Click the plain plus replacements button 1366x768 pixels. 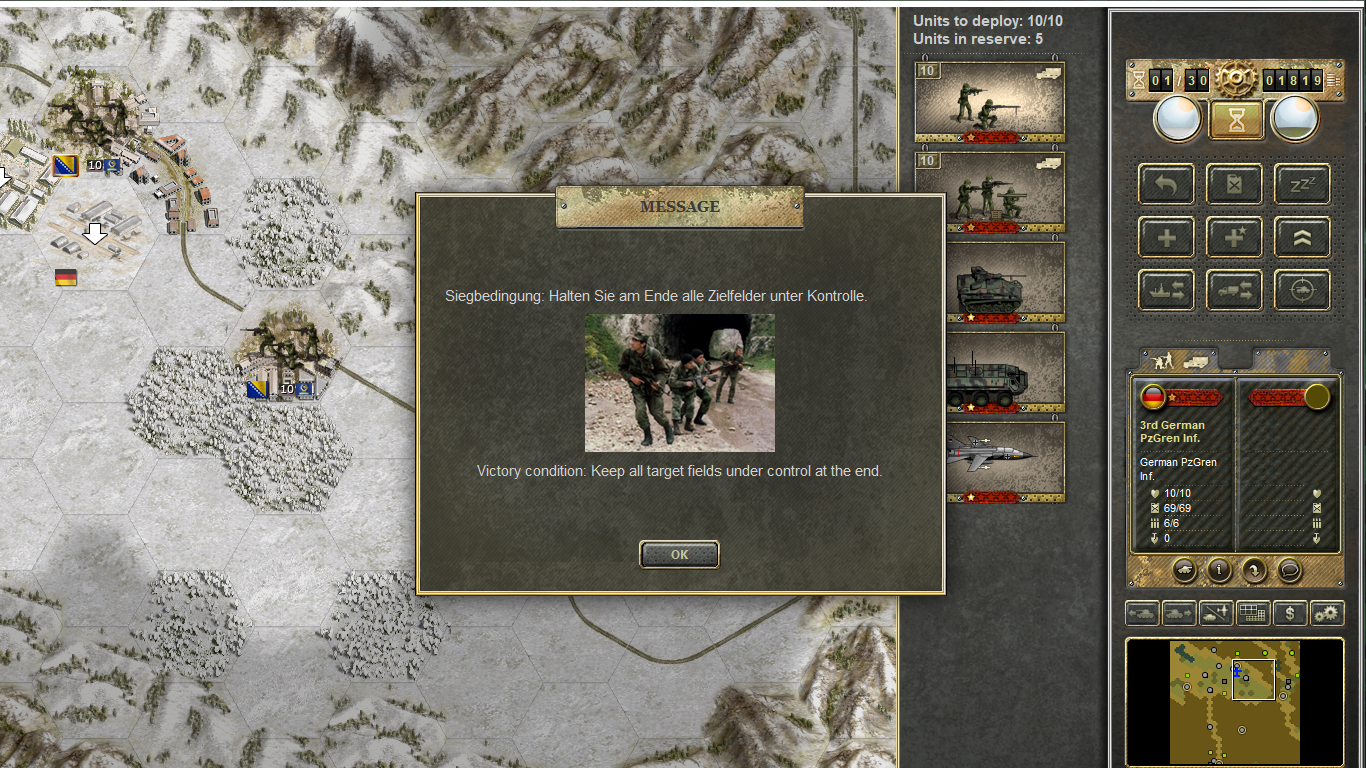click(1166, 237)
